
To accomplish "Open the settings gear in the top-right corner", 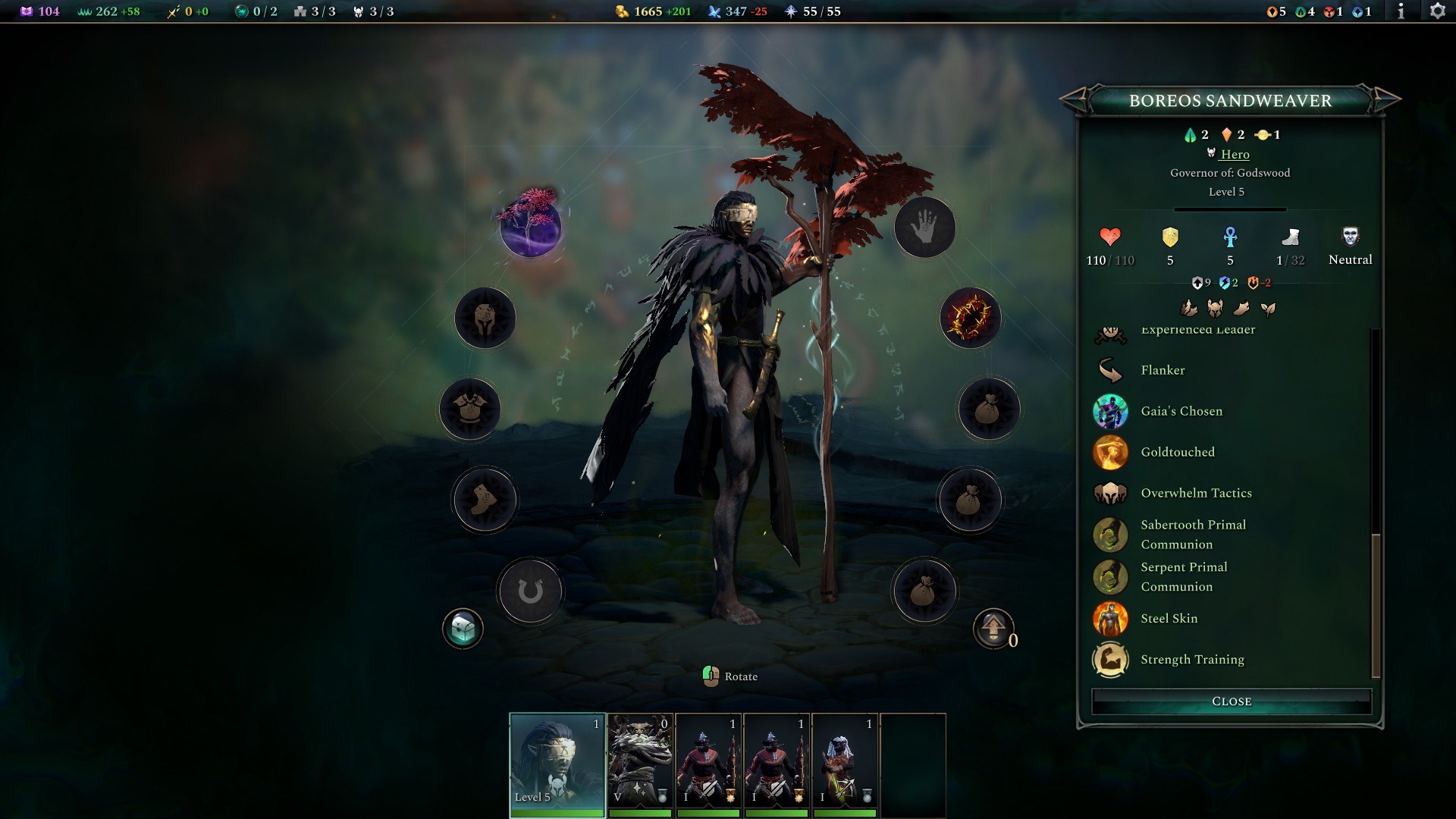I will pos(1439,11).
